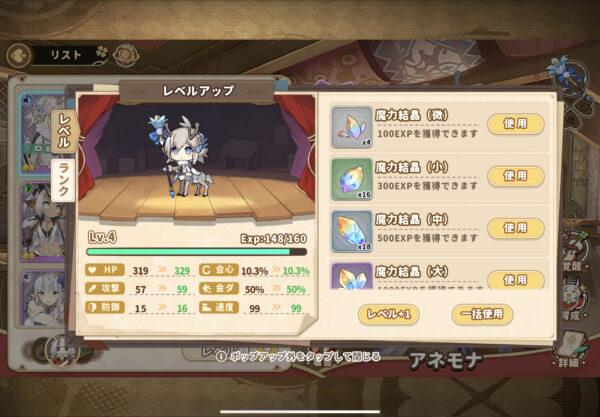This screenshot has height=417, width=600.
Task: Tap the レベル+1 button
Action: [x=387, y=313]
